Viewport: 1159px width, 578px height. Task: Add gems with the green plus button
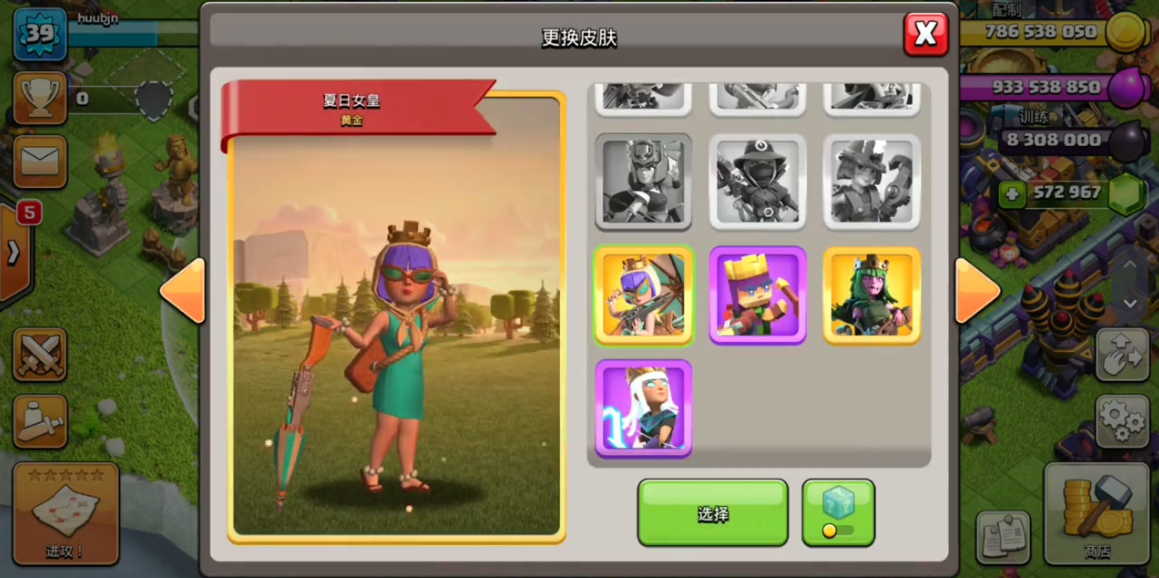point(1012,193)
